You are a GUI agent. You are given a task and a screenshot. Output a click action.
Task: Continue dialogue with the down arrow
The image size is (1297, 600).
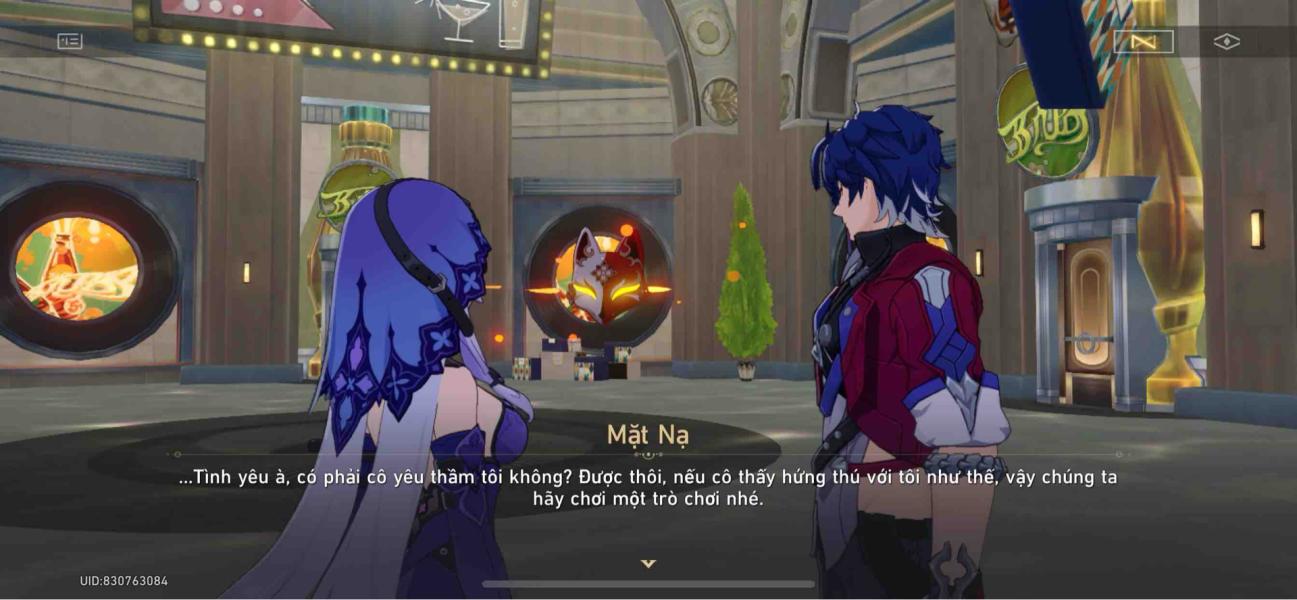[648, 564]
